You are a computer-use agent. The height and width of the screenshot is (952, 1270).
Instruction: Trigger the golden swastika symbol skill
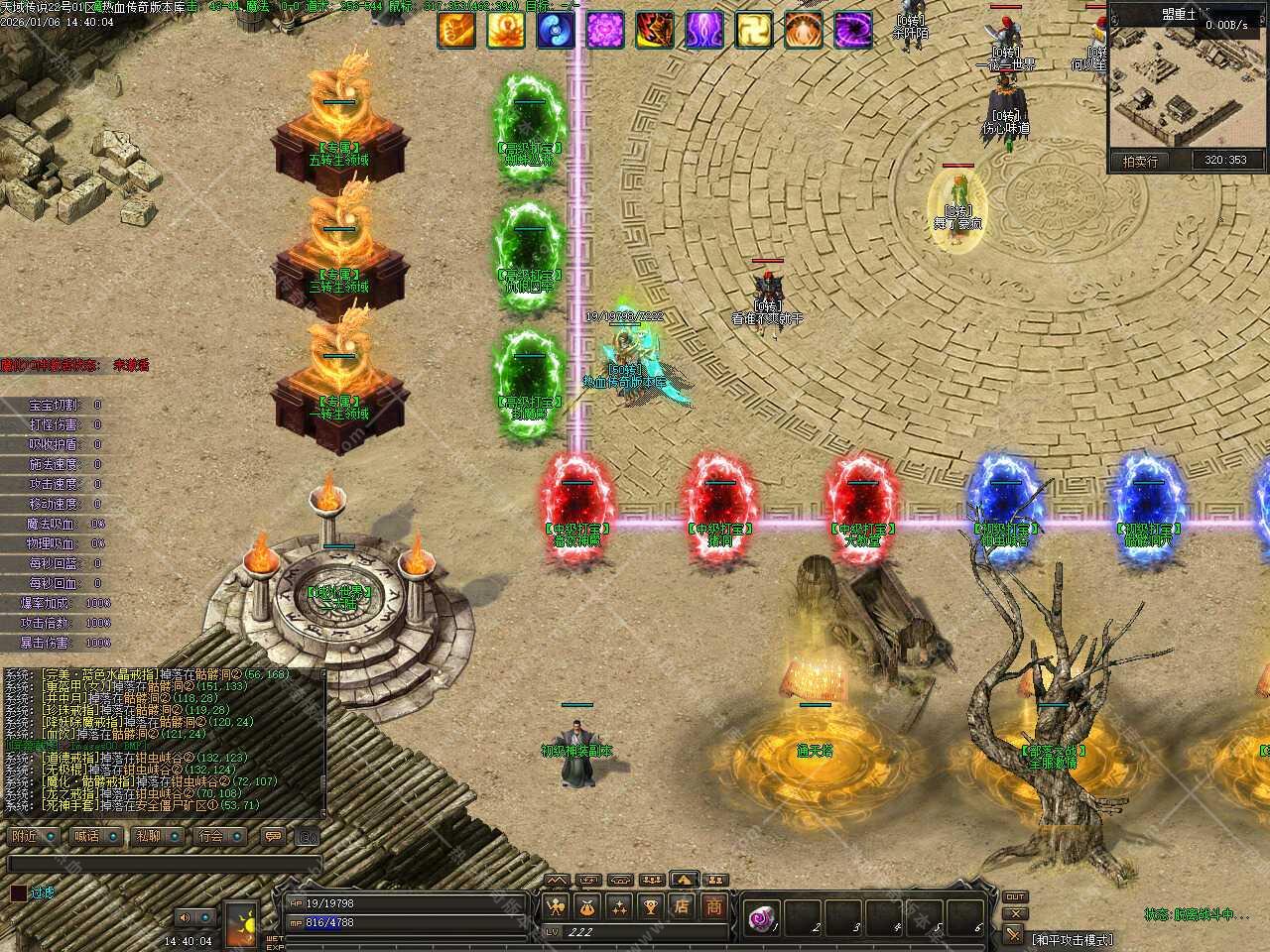click(754, 31)
